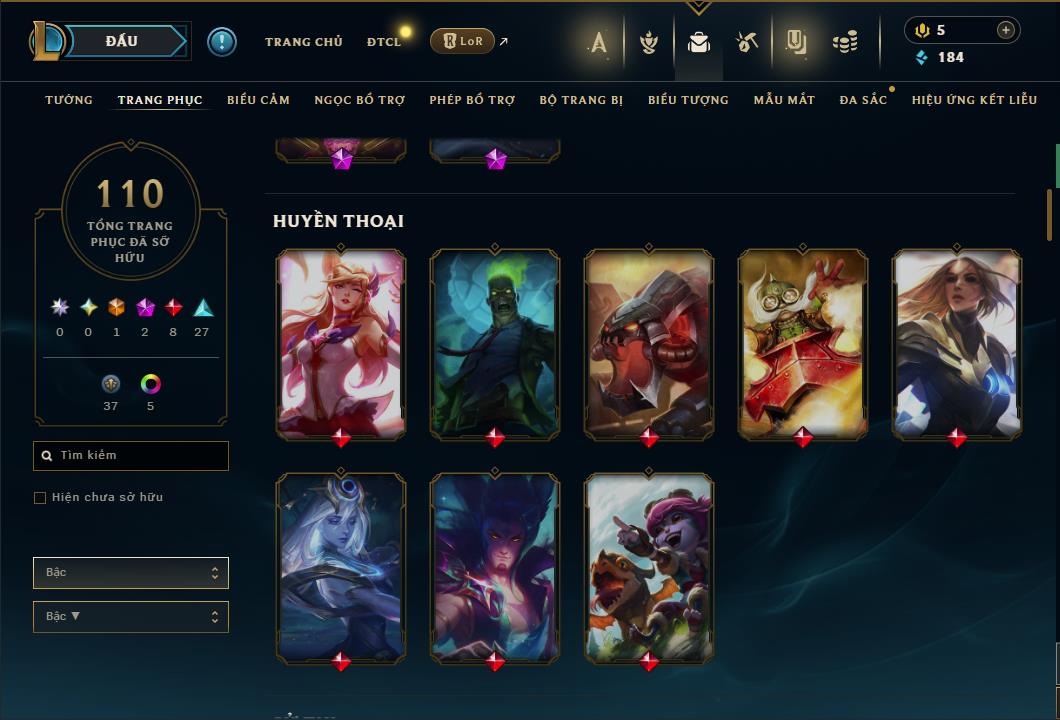Select the Star Guardian Ahri skin card
The height and width of the screenshot is (720, 1060).
[341, 342]
